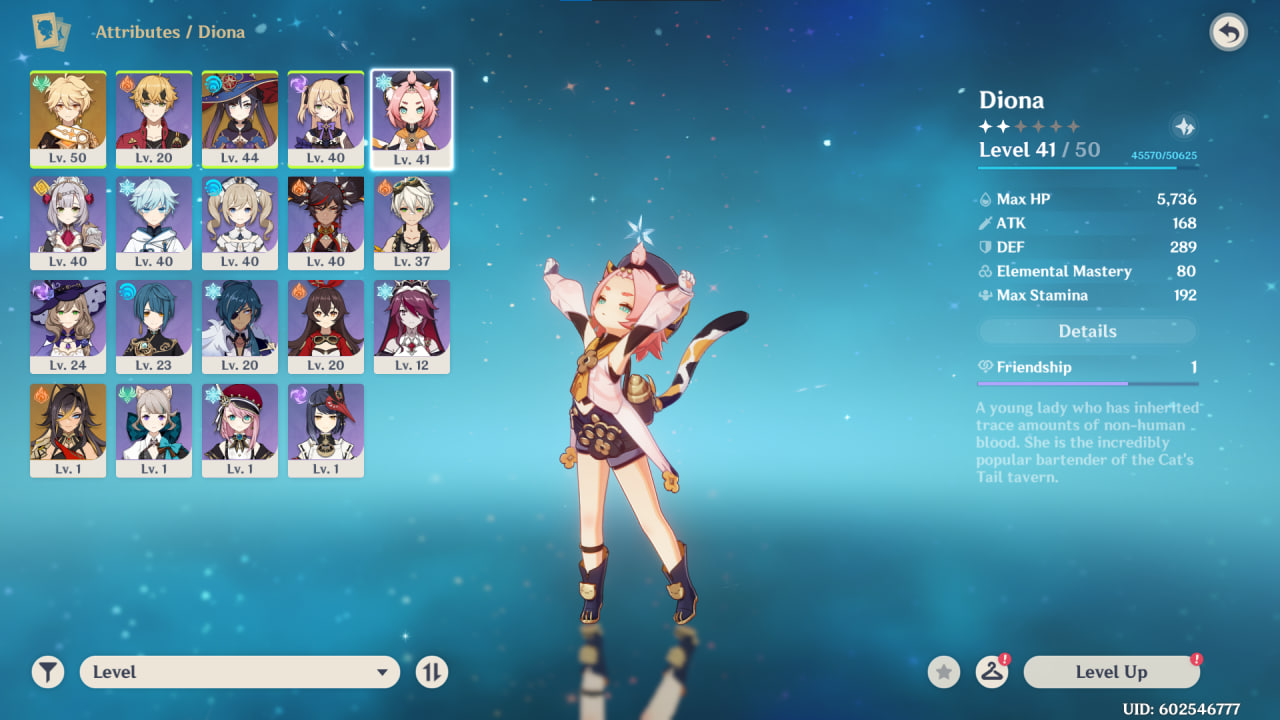This screenshot has height=720, width=1280.
Task: Click the Level Up button
Action: click(x=1111, y=672)
